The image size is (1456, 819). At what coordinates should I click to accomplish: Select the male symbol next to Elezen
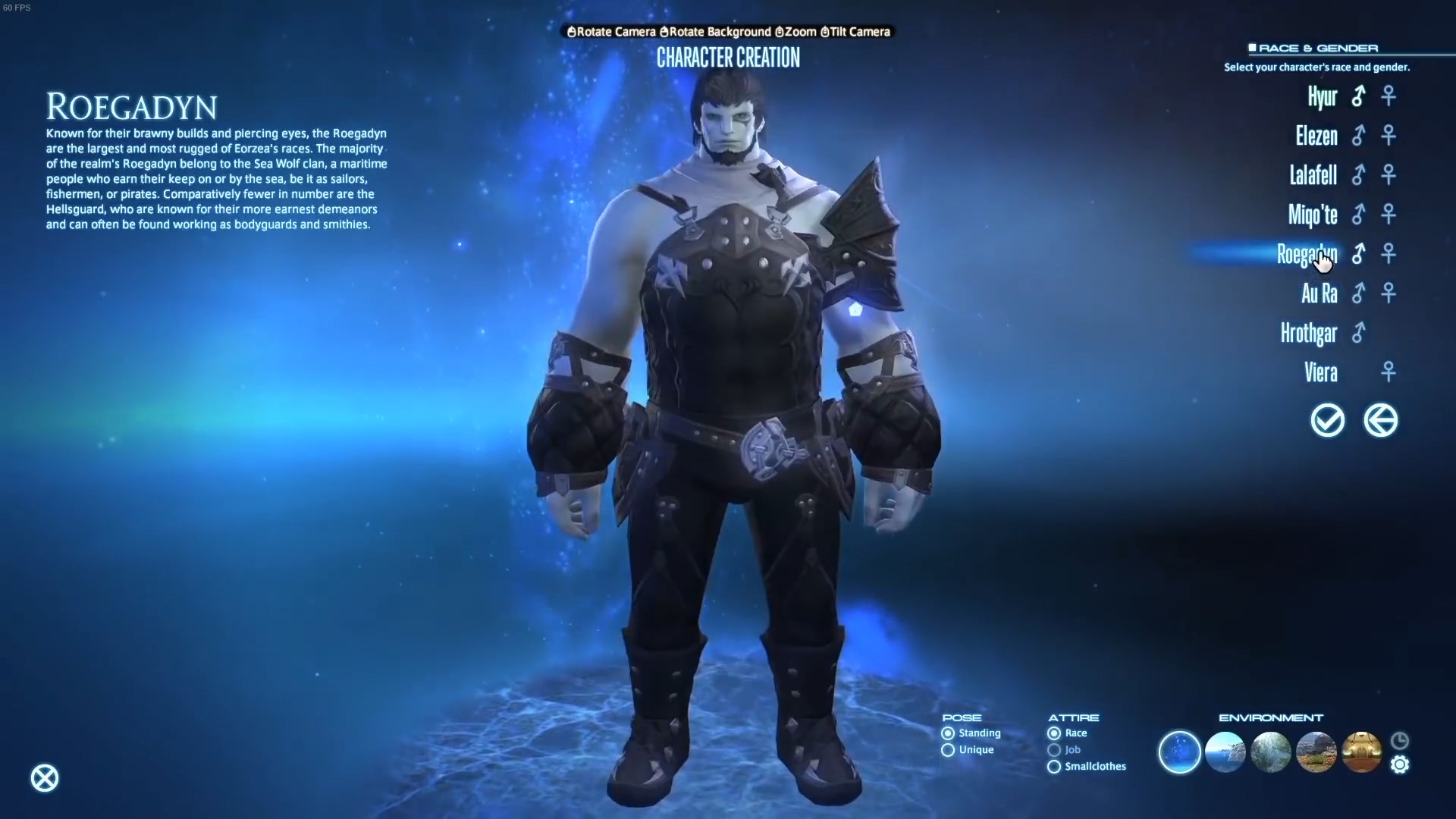coord(1358,136)
